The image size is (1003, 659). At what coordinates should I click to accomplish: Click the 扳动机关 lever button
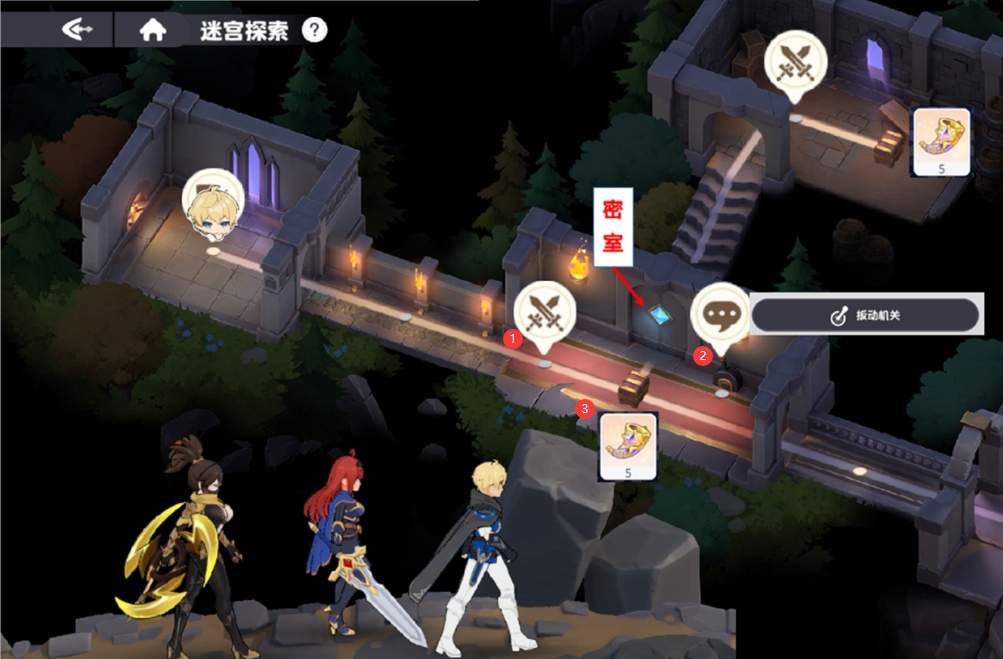click(864, 316)
